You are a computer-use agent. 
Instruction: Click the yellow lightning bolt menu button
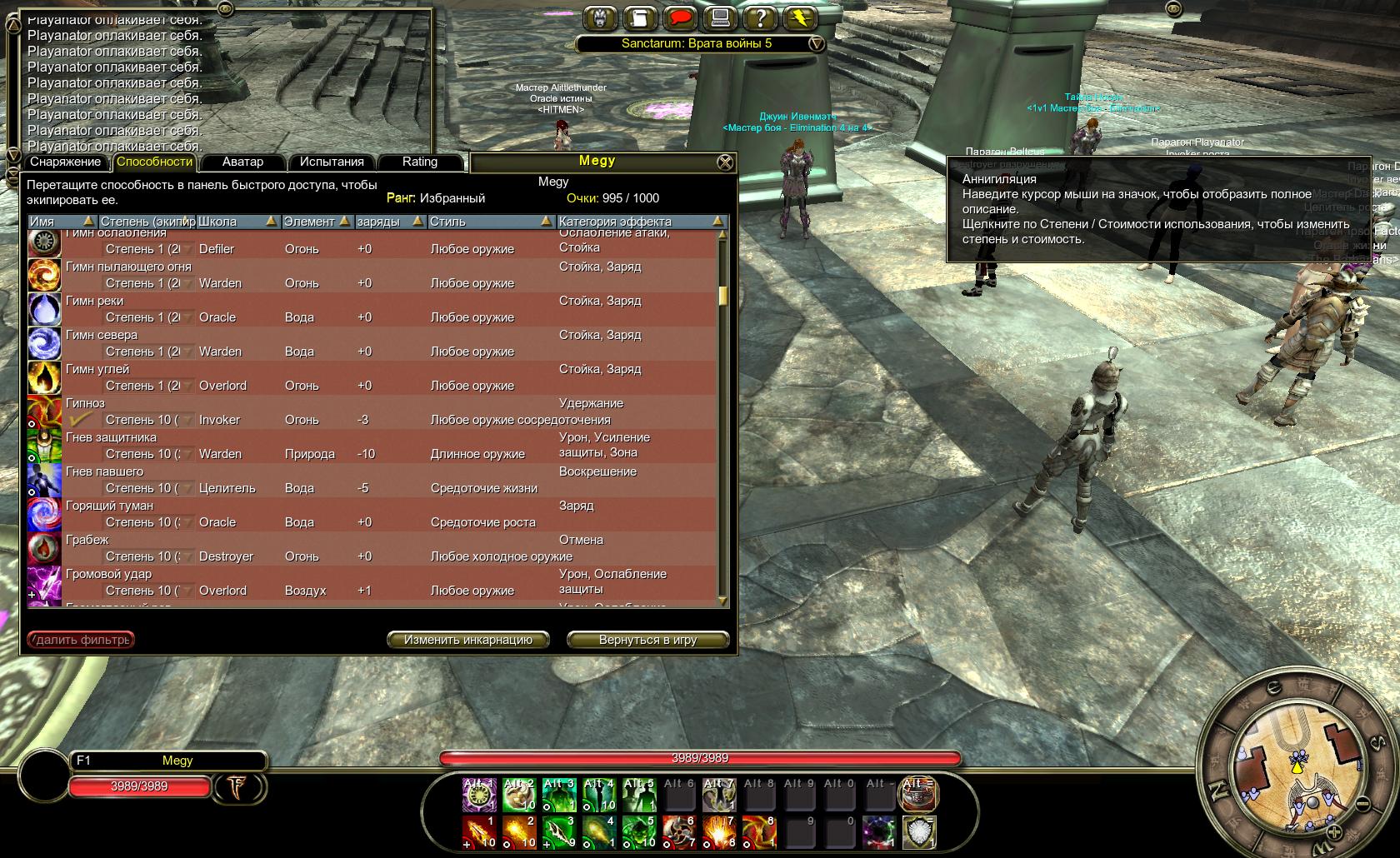coord(799,17)
